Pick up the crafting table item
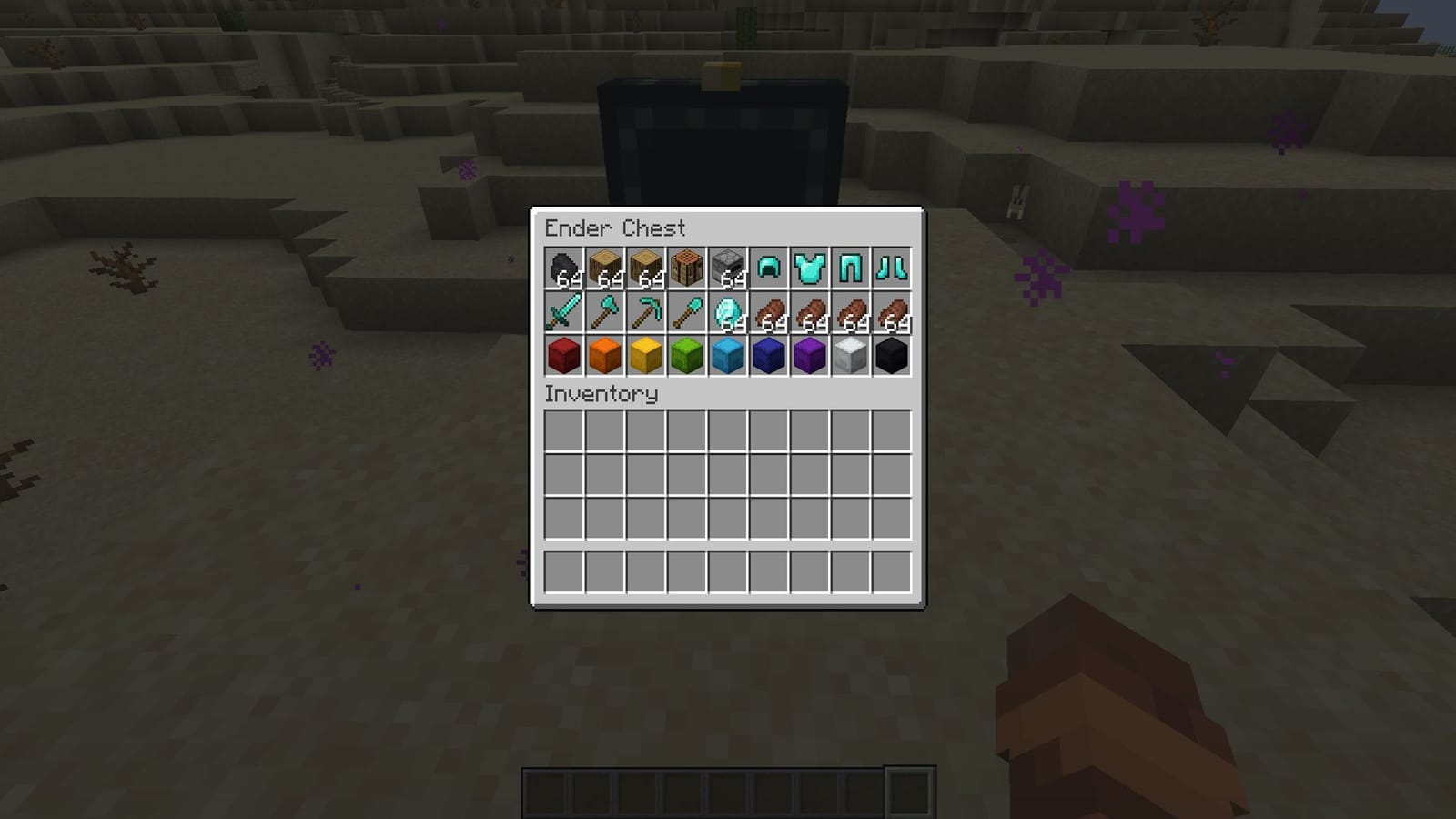Image resolution: width=1456 pixels, height=819 pixels. point(684,267)
